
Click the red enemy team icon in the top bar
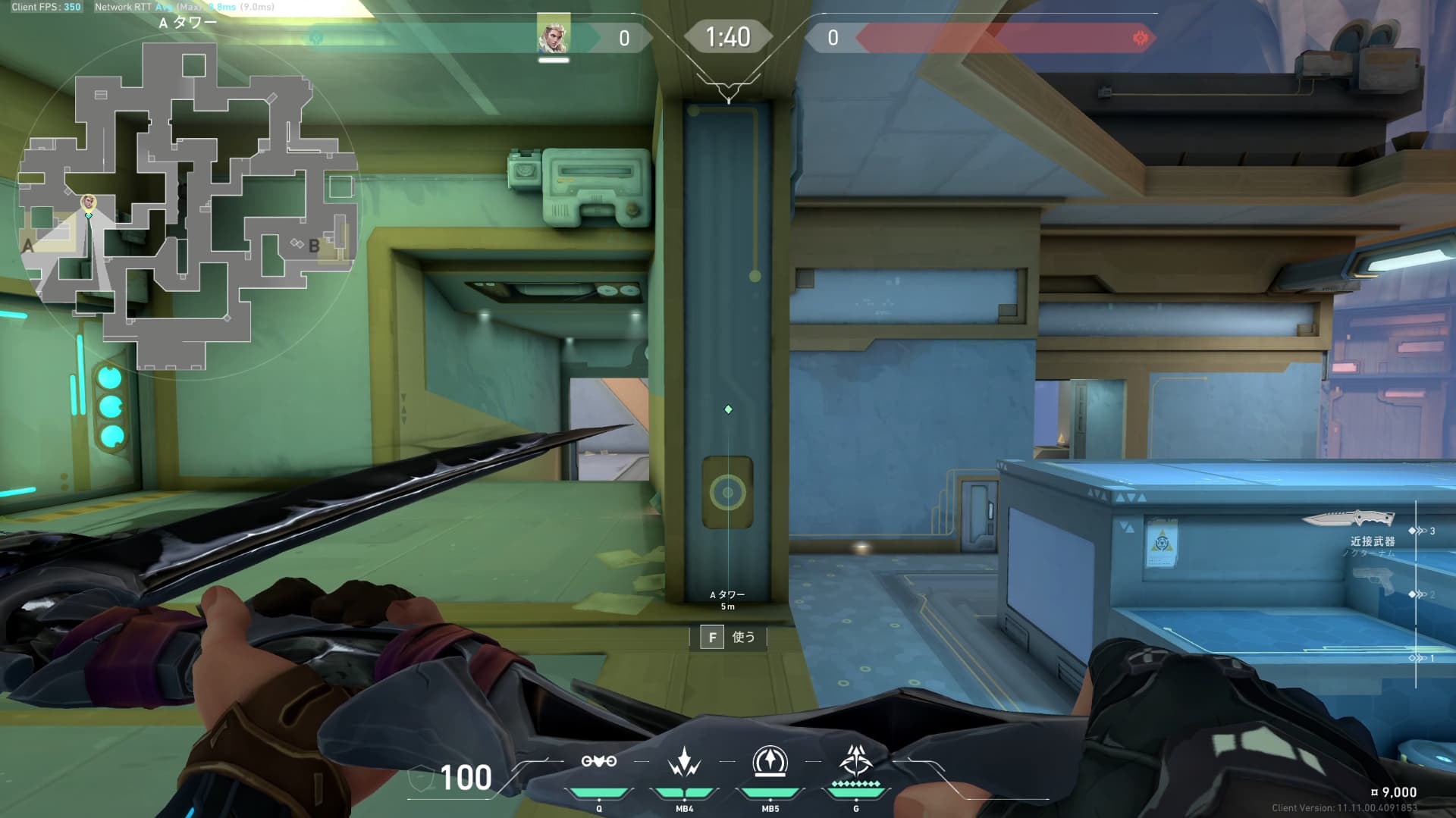point(1140,38)
